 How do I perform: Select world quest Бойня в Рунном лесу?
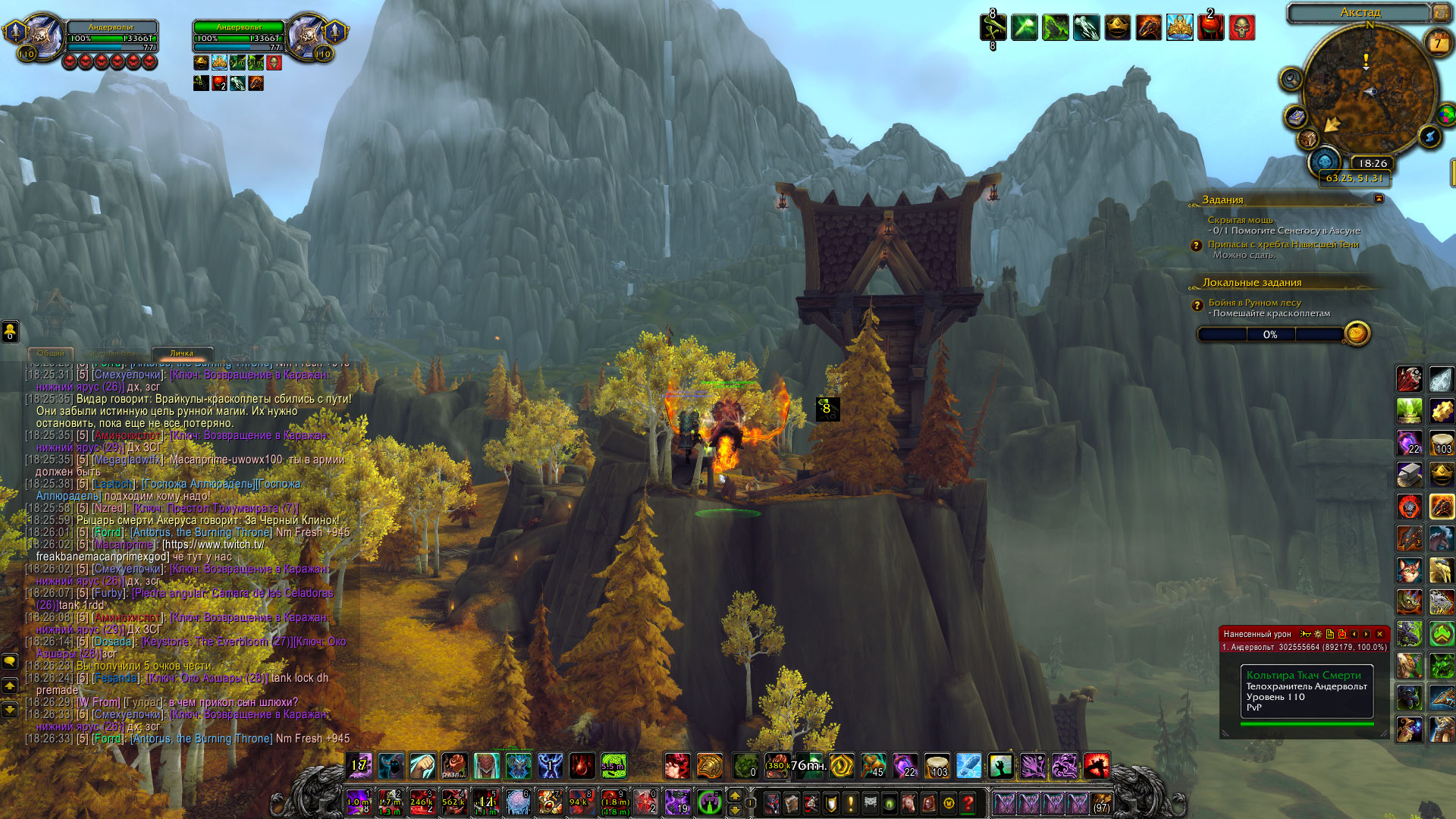click(x=1254, y=303)
